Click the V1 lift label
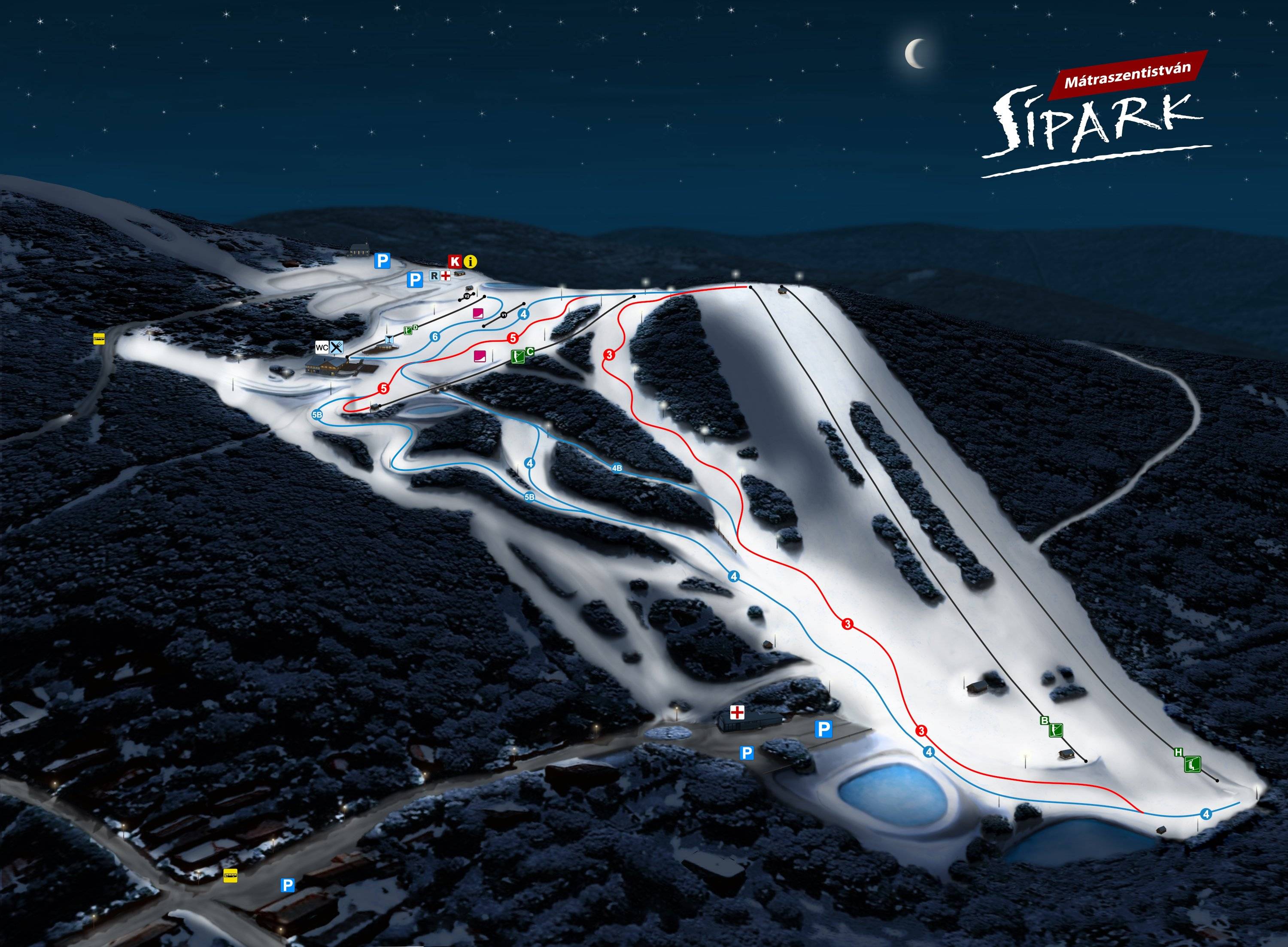The height and width of the screenshot is (947, 1288). click(504, 315)
